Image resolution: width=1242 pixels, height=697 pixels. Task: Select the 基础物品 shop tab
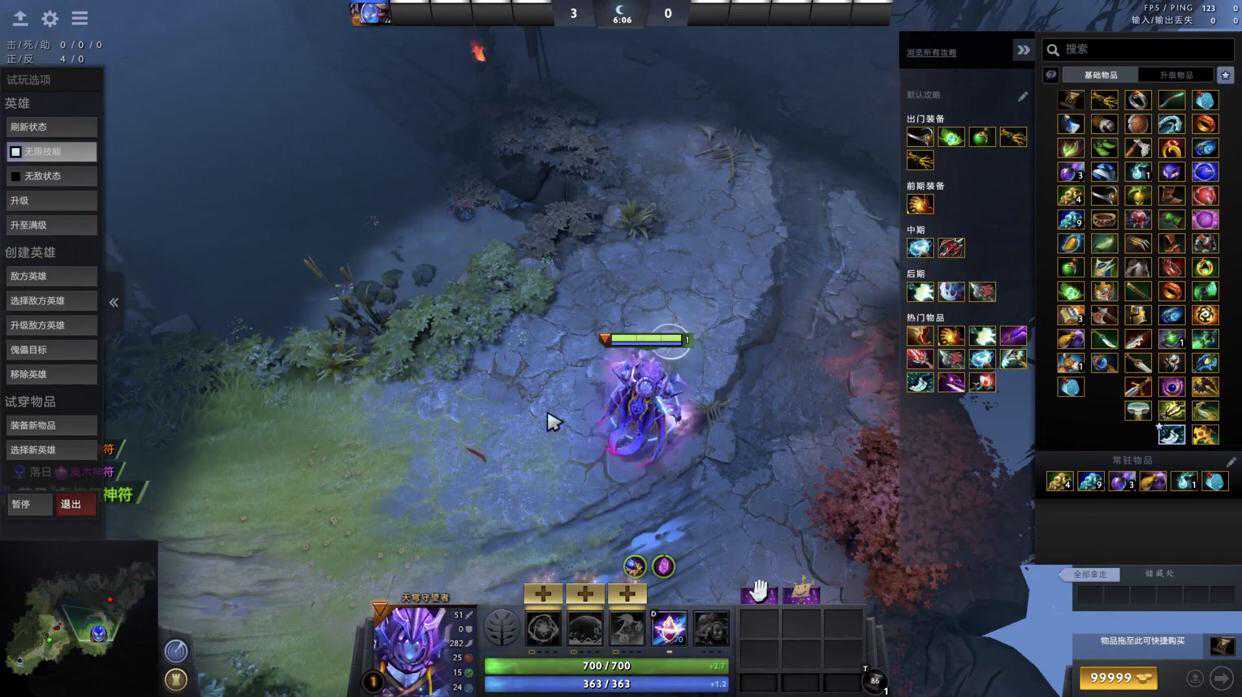click(x=1101, y=75)
